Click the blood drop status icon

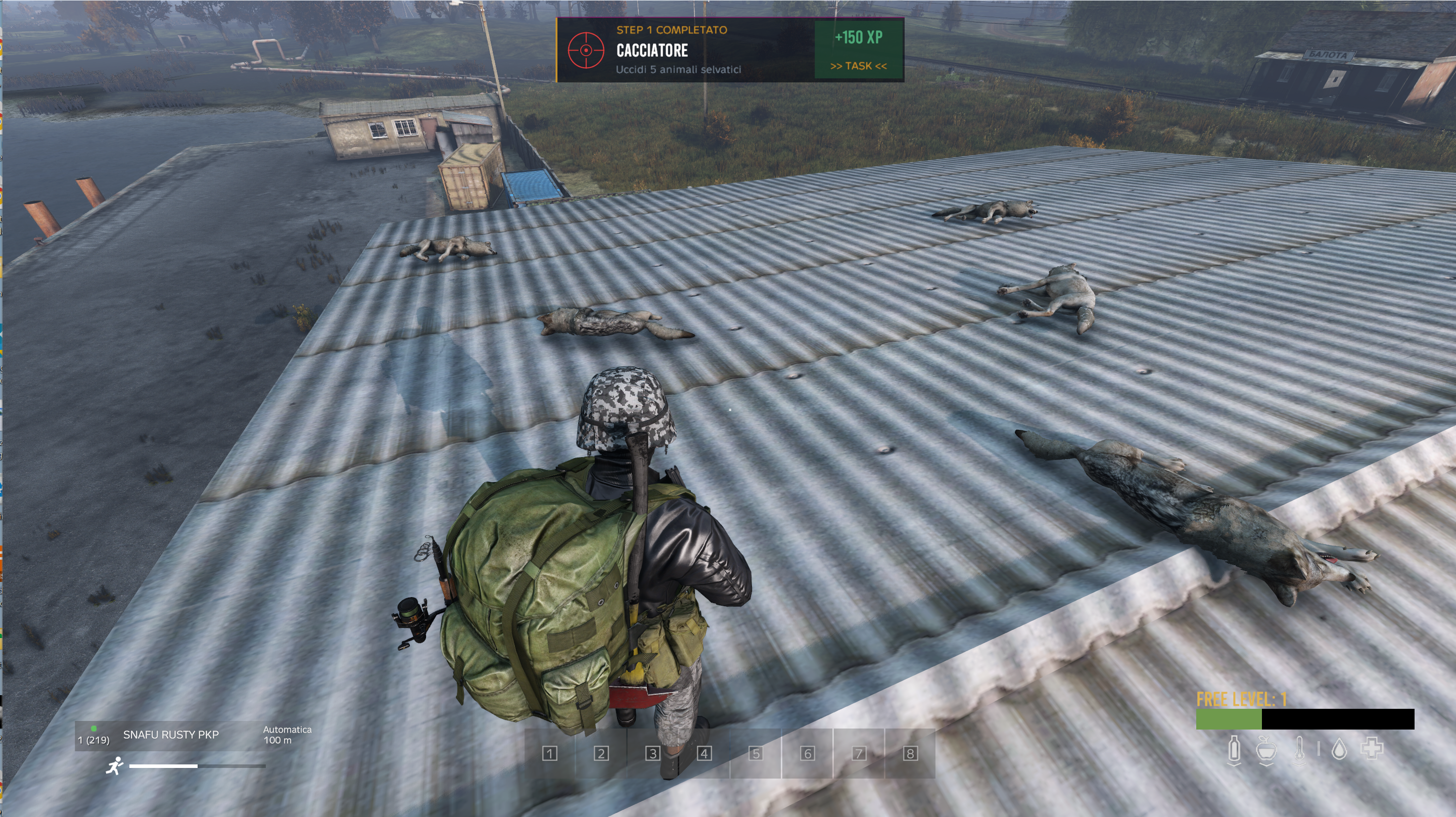coord(1339,750)
